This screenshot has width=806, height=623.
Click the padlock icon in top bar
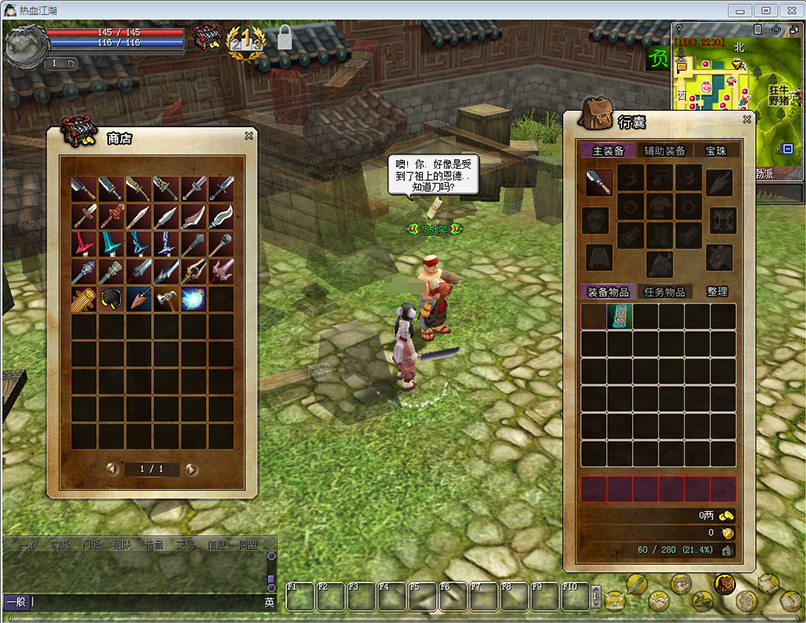pos(285,38)
